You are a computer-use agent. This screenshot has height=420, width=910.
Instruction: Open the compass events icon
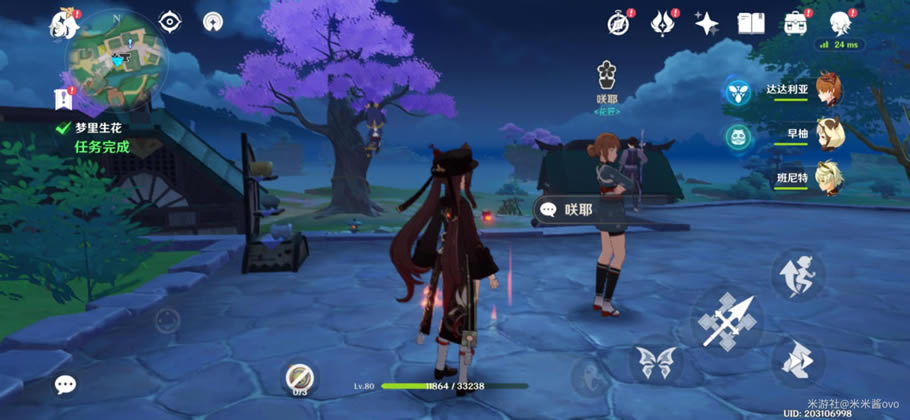tap(620, 22)
